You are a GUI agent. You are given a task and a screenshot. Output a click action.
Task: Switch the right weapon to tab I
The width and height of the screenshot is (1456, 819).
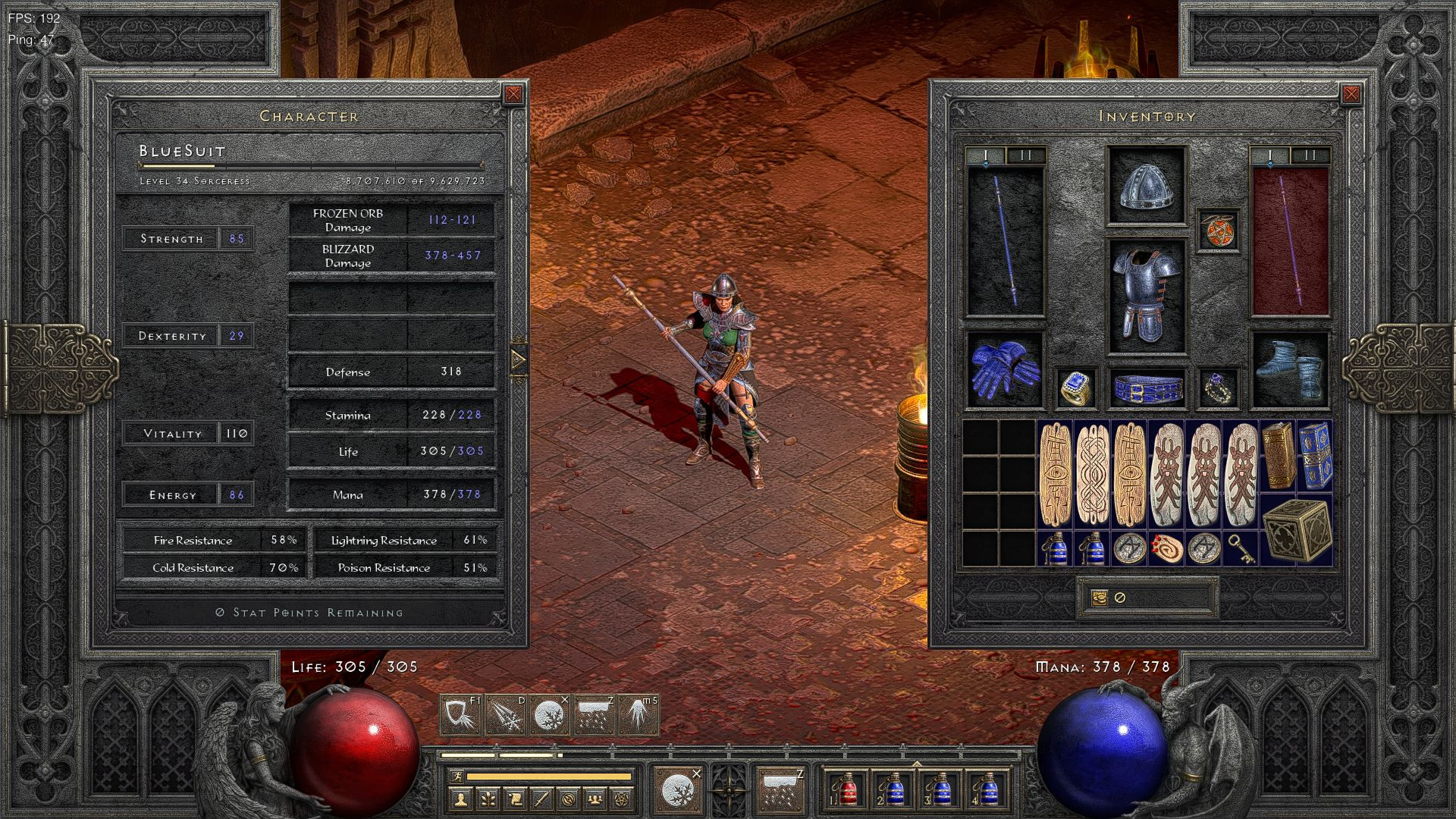point(1268,154)
